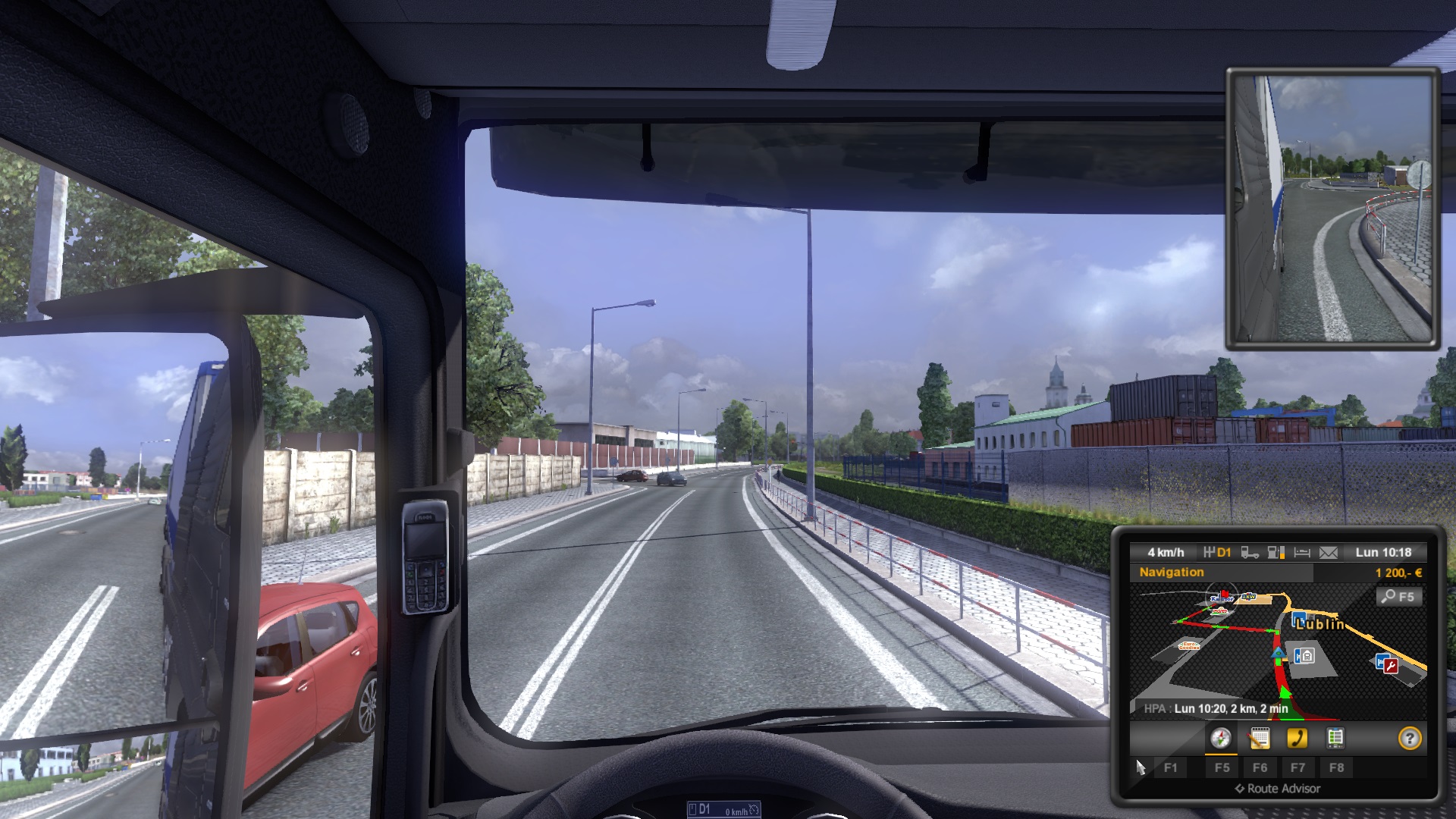Select the red wrench service marker
The image size is (1456, 819).
pyautogui.click(x=1389, y=665)
